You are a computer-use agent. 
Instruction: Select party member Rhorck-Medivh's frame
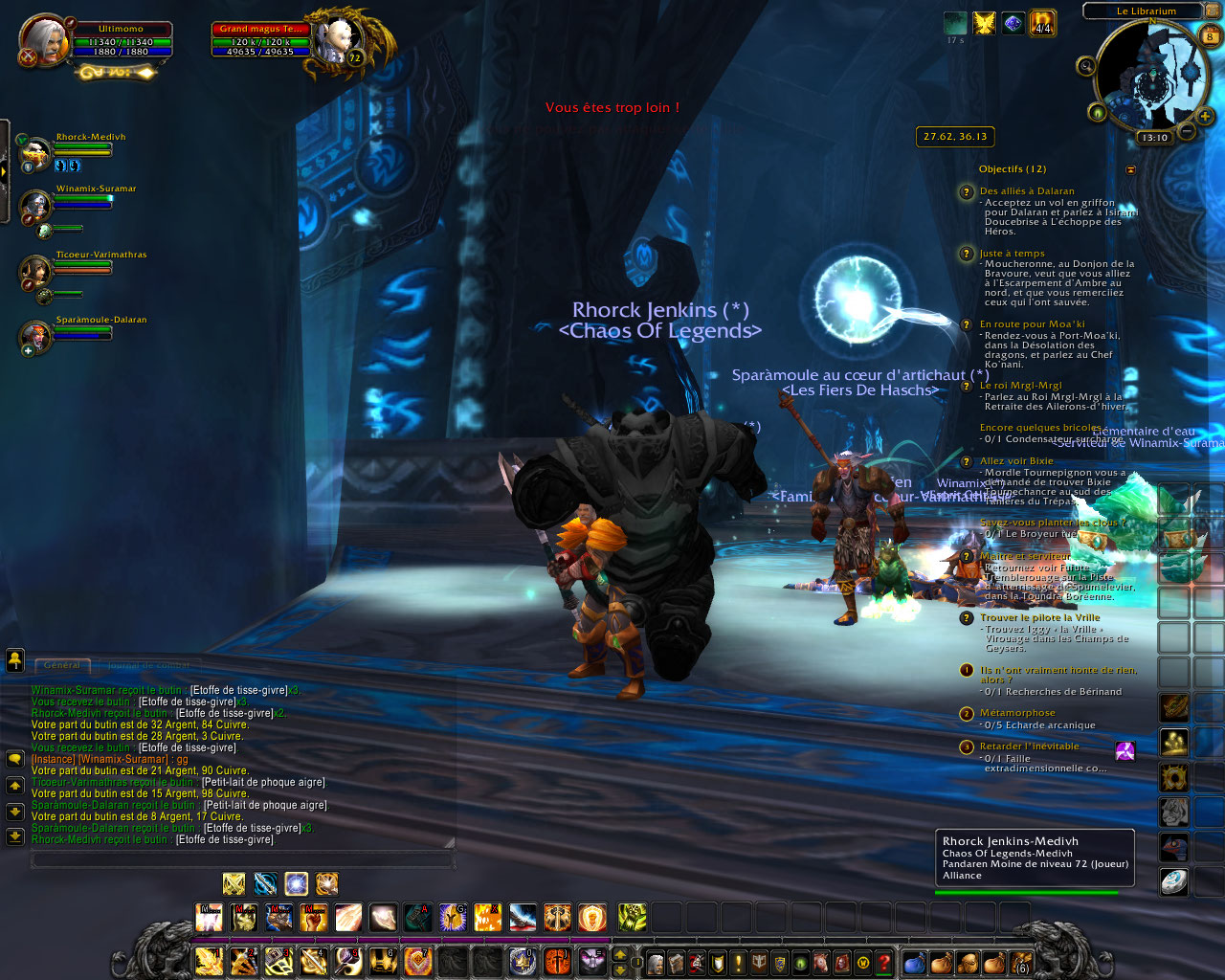(37, 153)
